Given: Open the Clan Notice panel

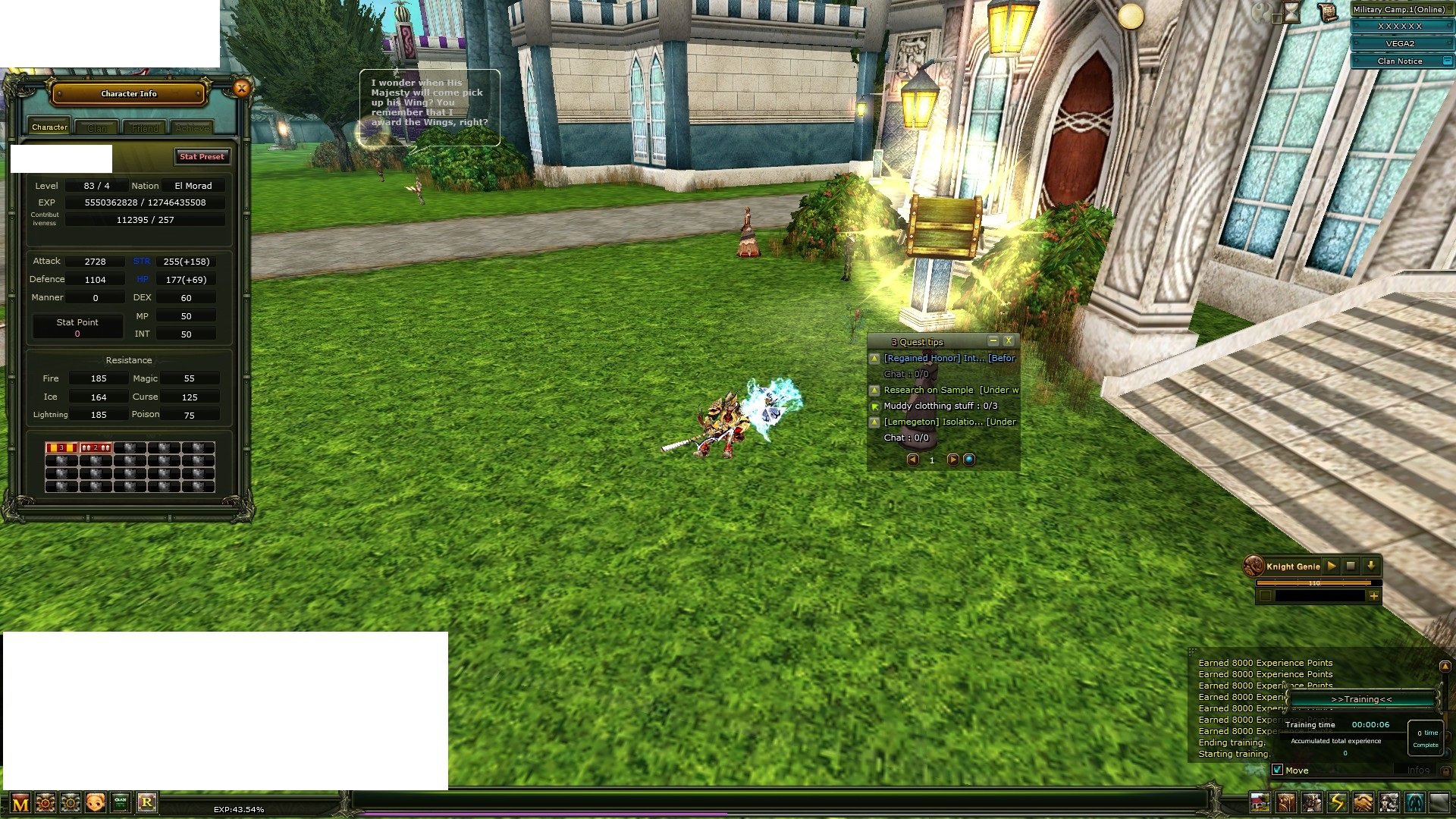Looking at the screenshot, I should [x=1401, y=61].
